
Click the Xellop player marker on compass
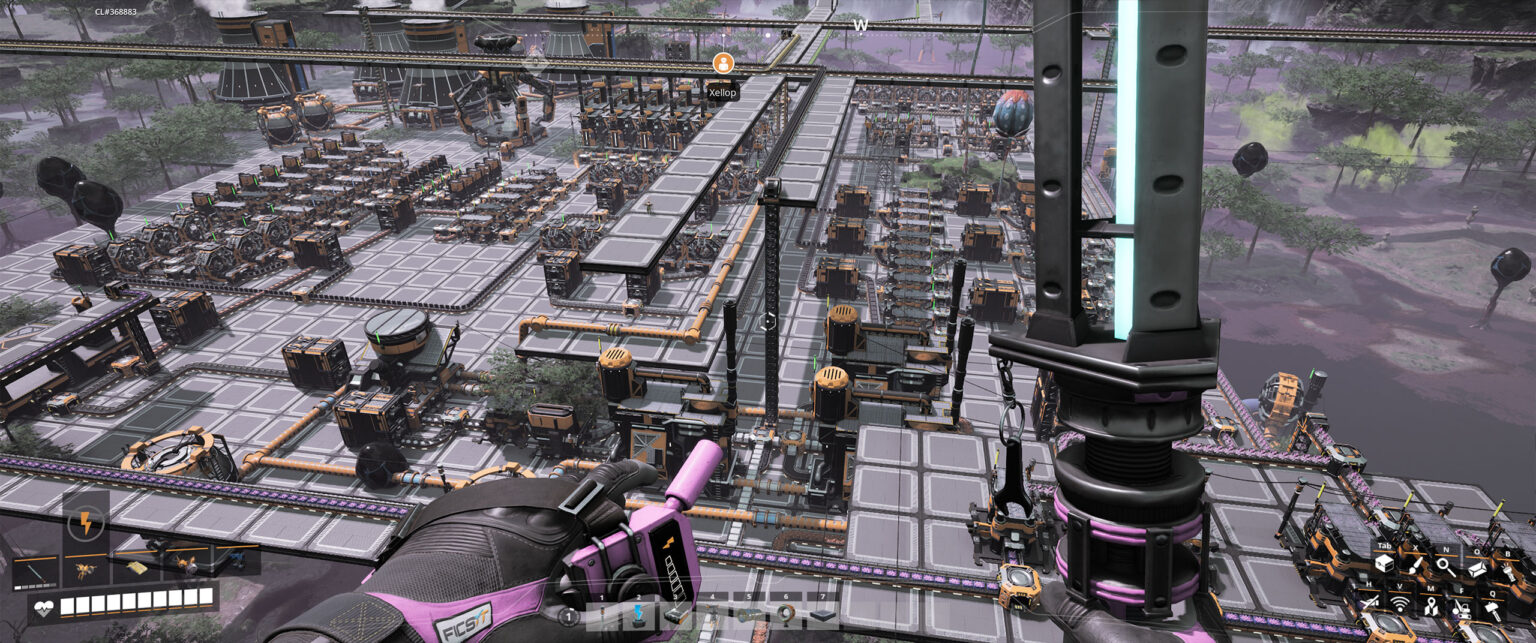722,63
